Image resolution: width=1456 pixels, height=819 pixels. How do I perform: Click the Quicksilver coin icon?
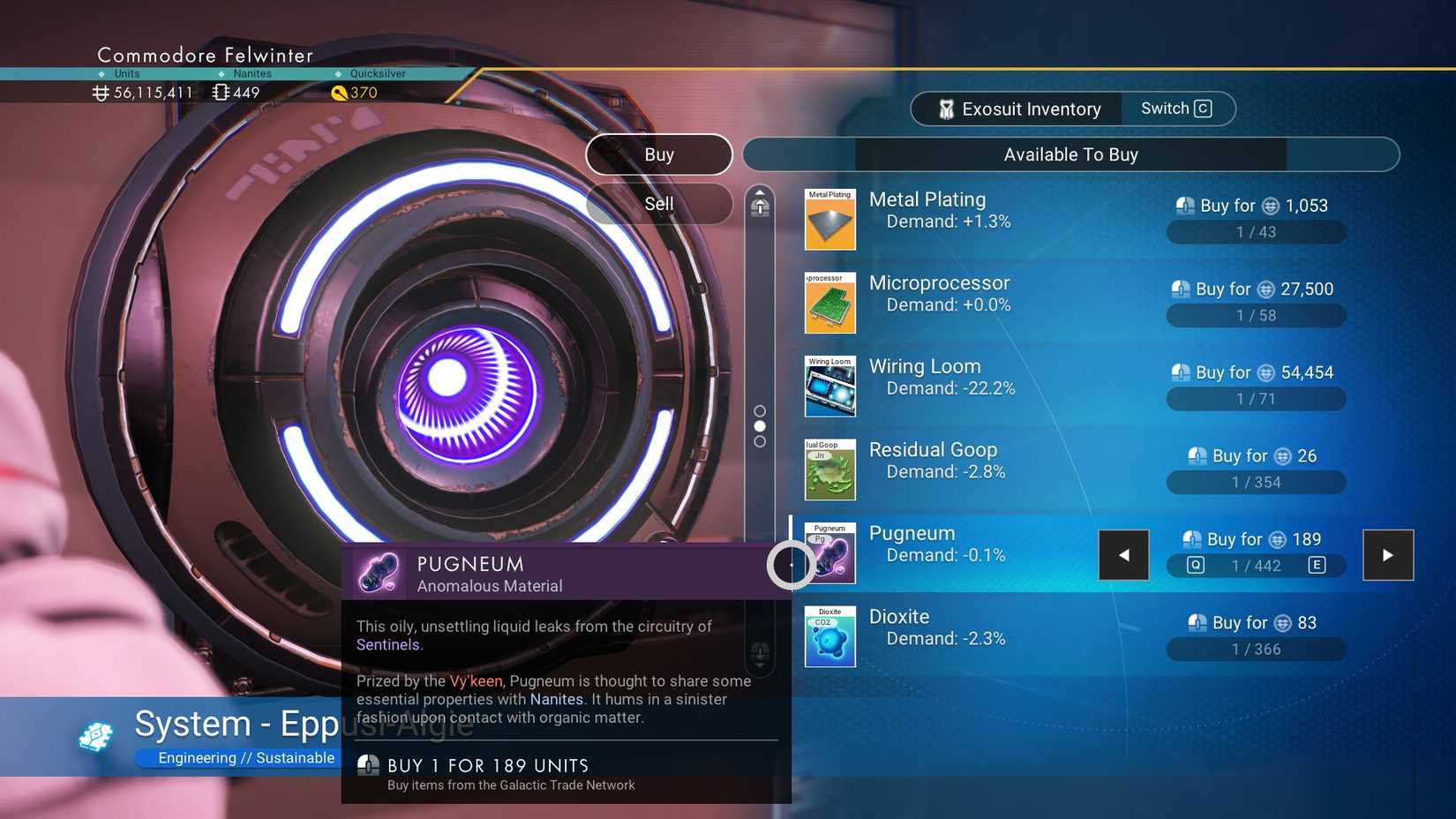[341, 93]
